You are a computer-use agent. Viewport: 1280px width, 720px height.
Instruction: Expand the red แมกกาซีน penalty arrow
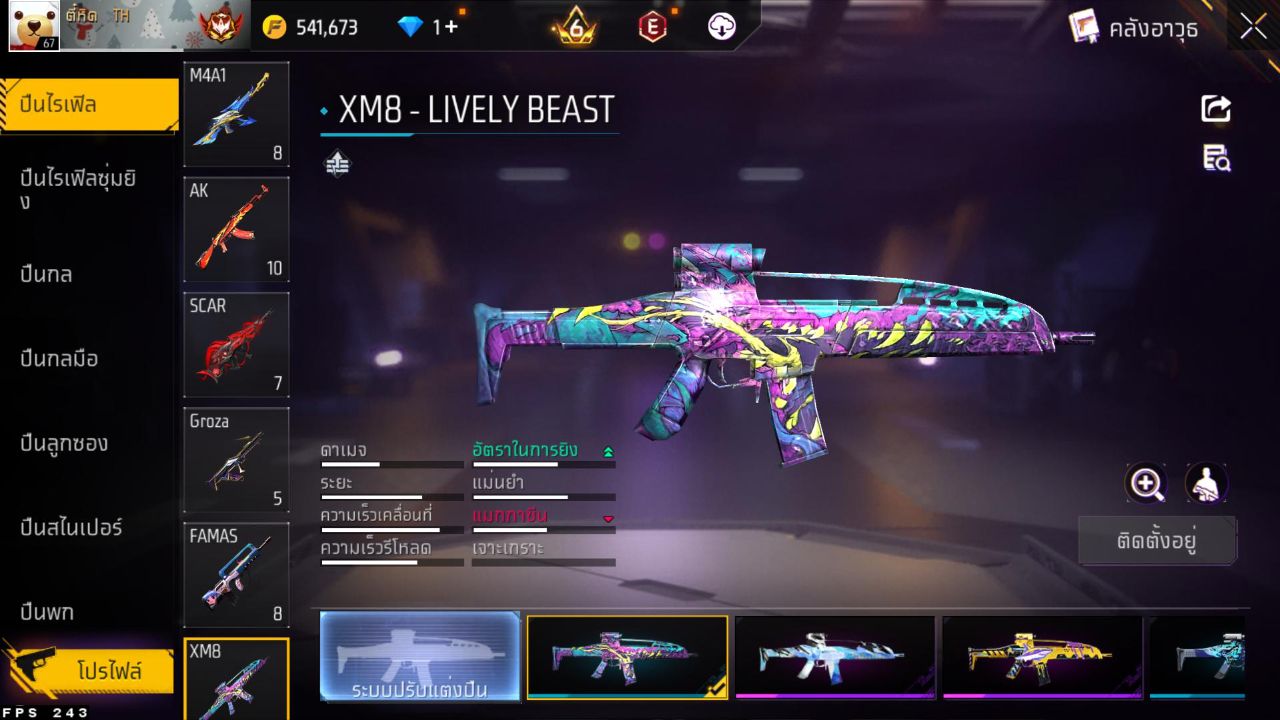pyautogui.click(x=608, y=519)
